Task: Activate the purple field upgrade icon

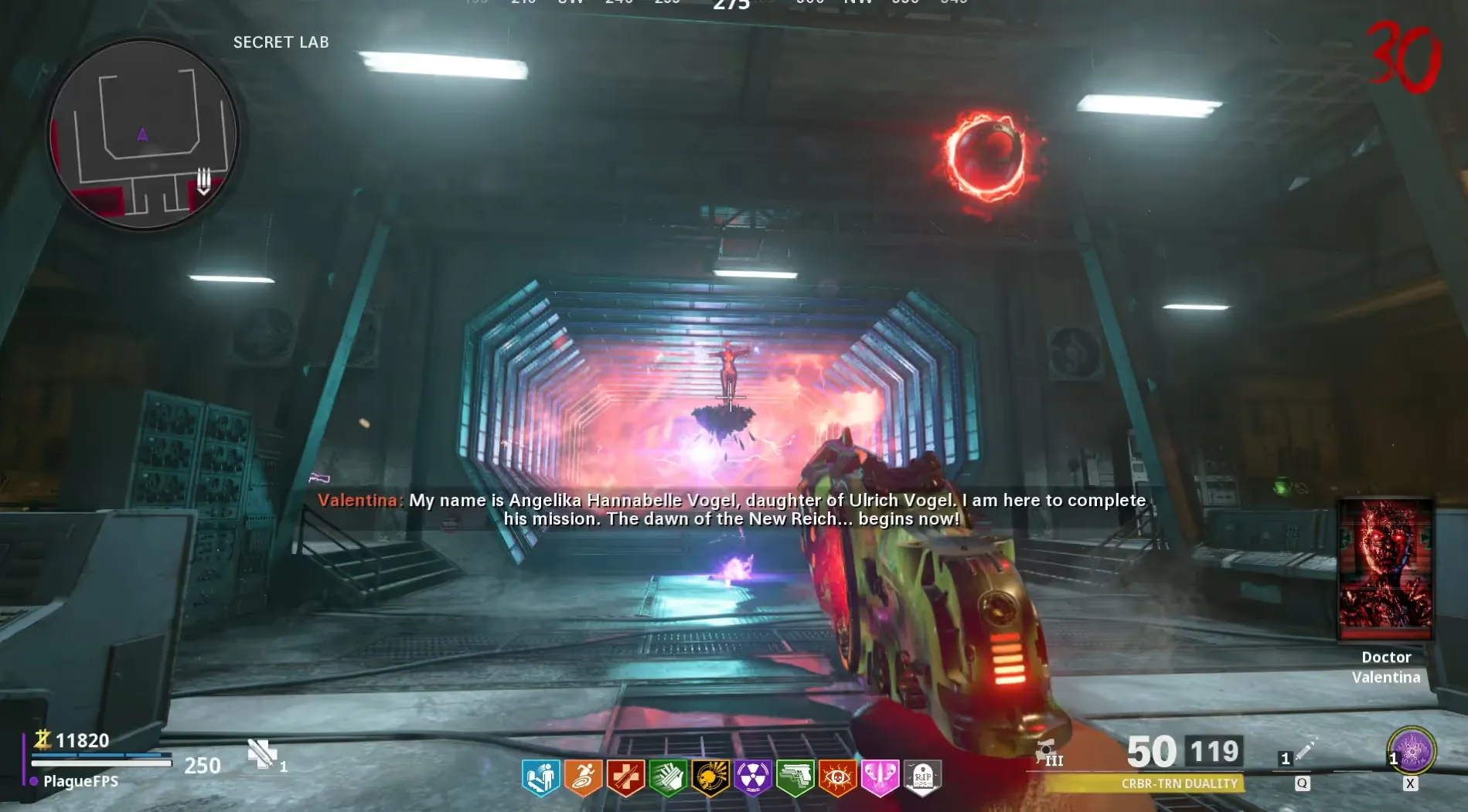Action: (x=1412, y=750)
